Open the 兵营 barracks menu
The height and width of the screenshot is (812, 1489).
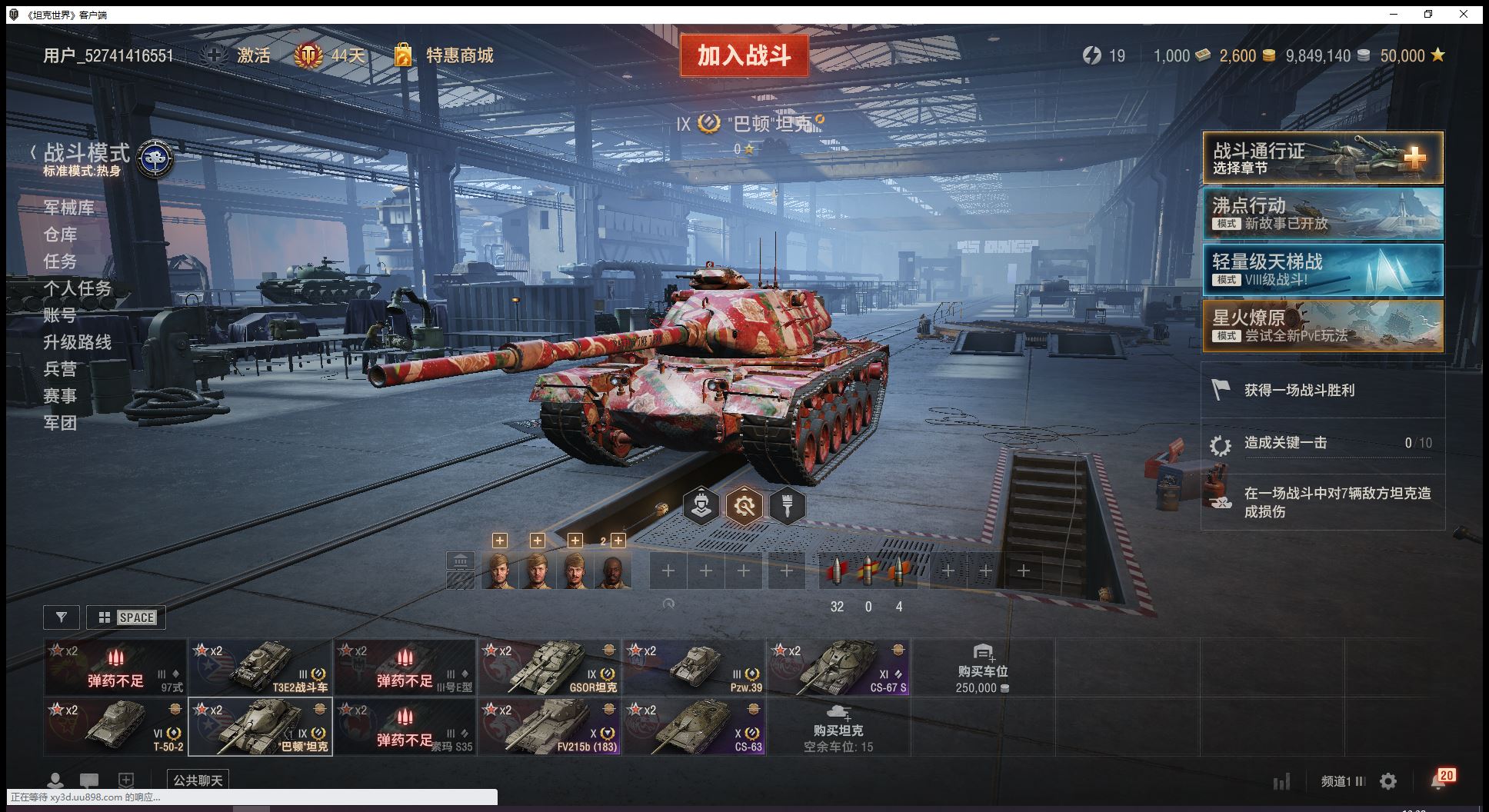pos(60,369)
